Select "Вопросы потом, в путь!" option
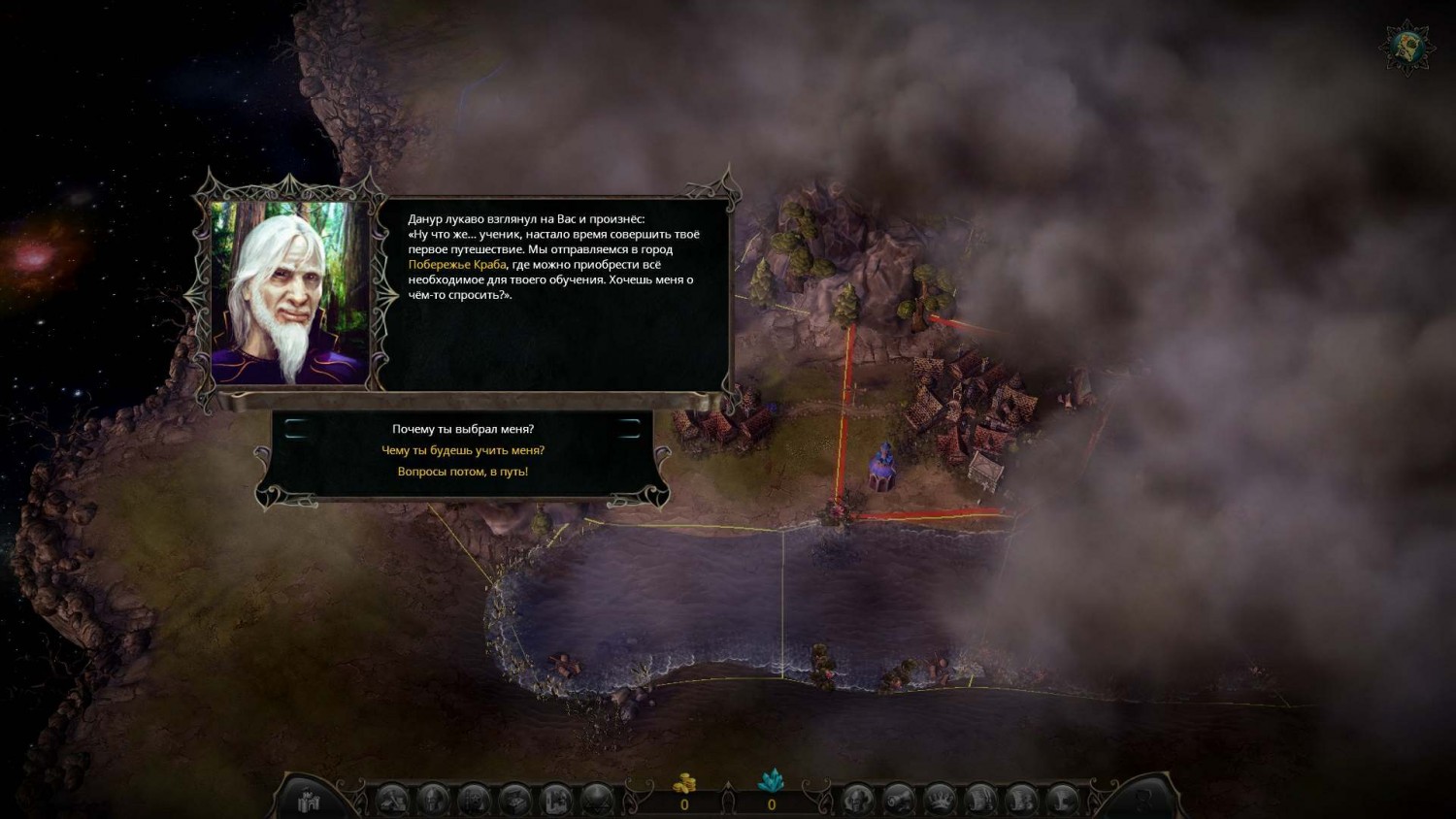This screenshot has width=1456, height=819. click(x=463, y=472)
